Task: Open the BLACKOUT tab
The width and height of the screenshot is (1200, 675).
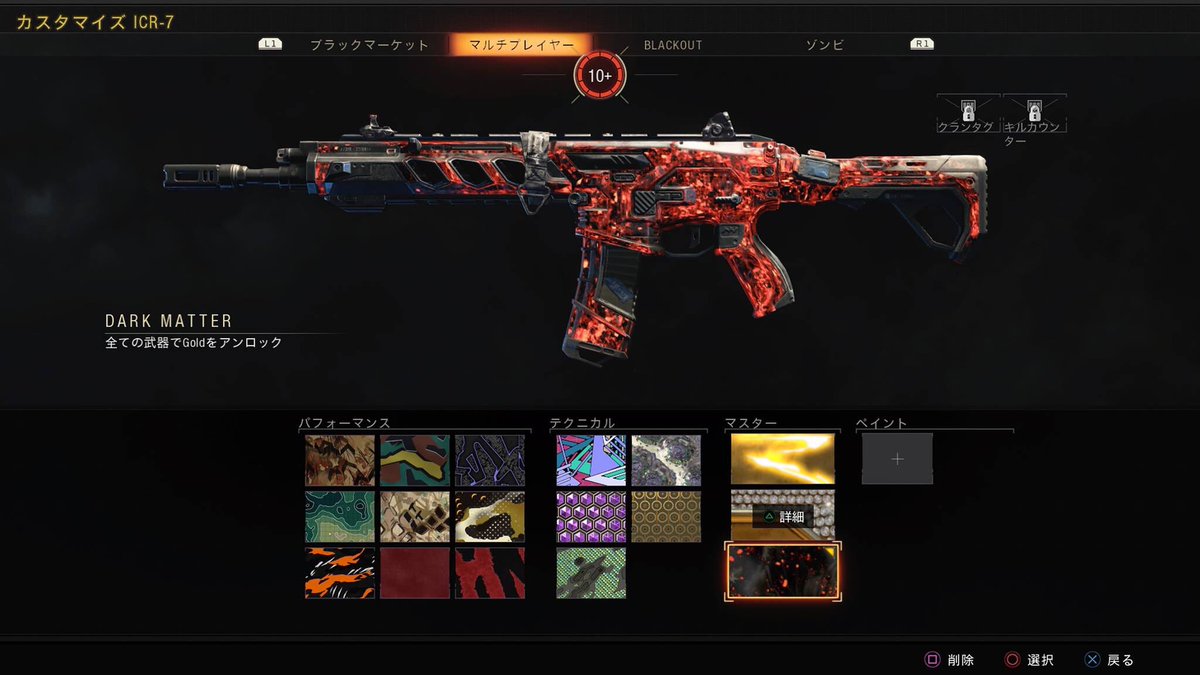Action: tap(672, 45)
